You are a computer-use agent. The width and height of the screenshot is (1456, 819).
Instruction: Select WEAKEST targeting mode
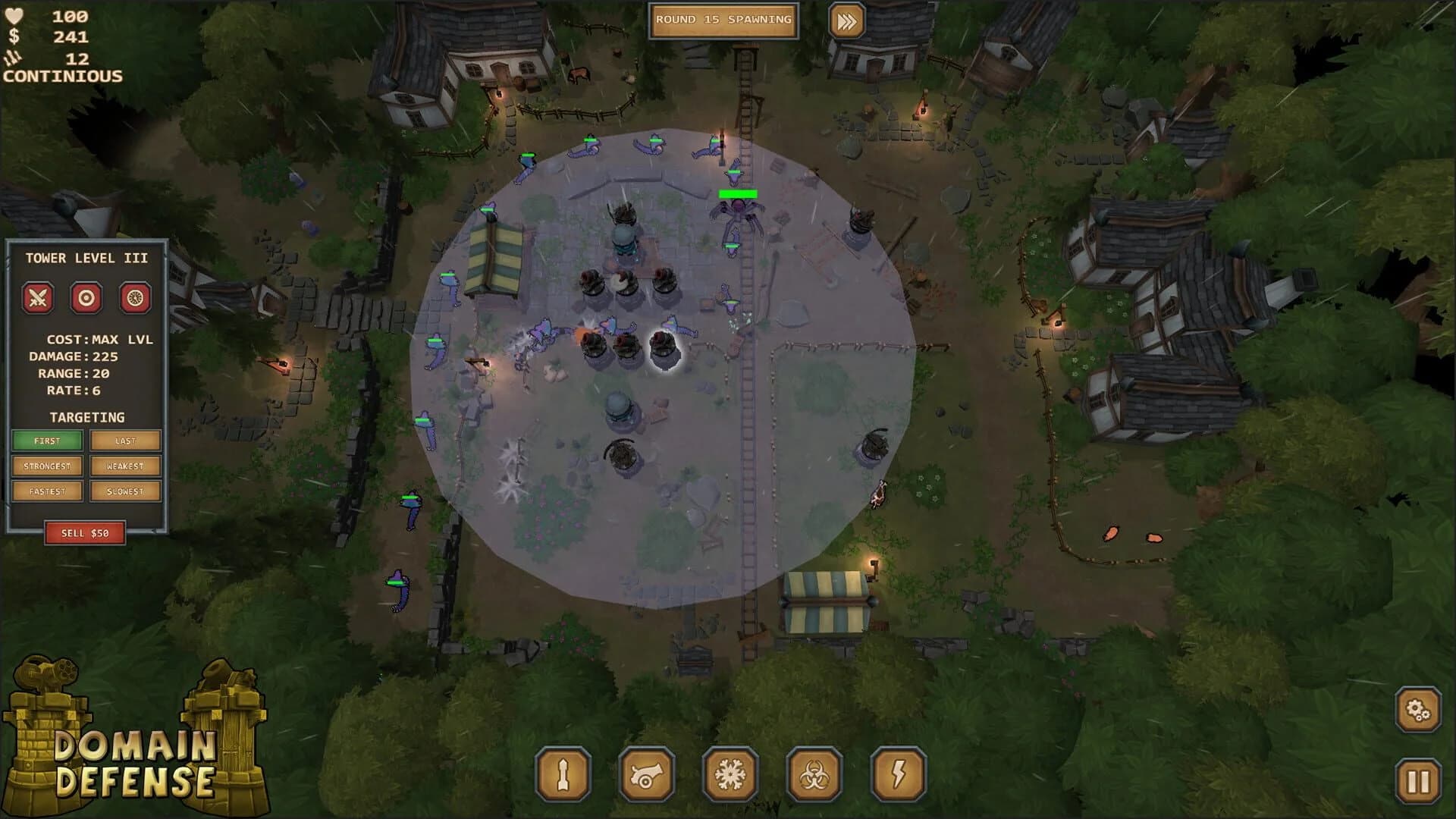124,466
